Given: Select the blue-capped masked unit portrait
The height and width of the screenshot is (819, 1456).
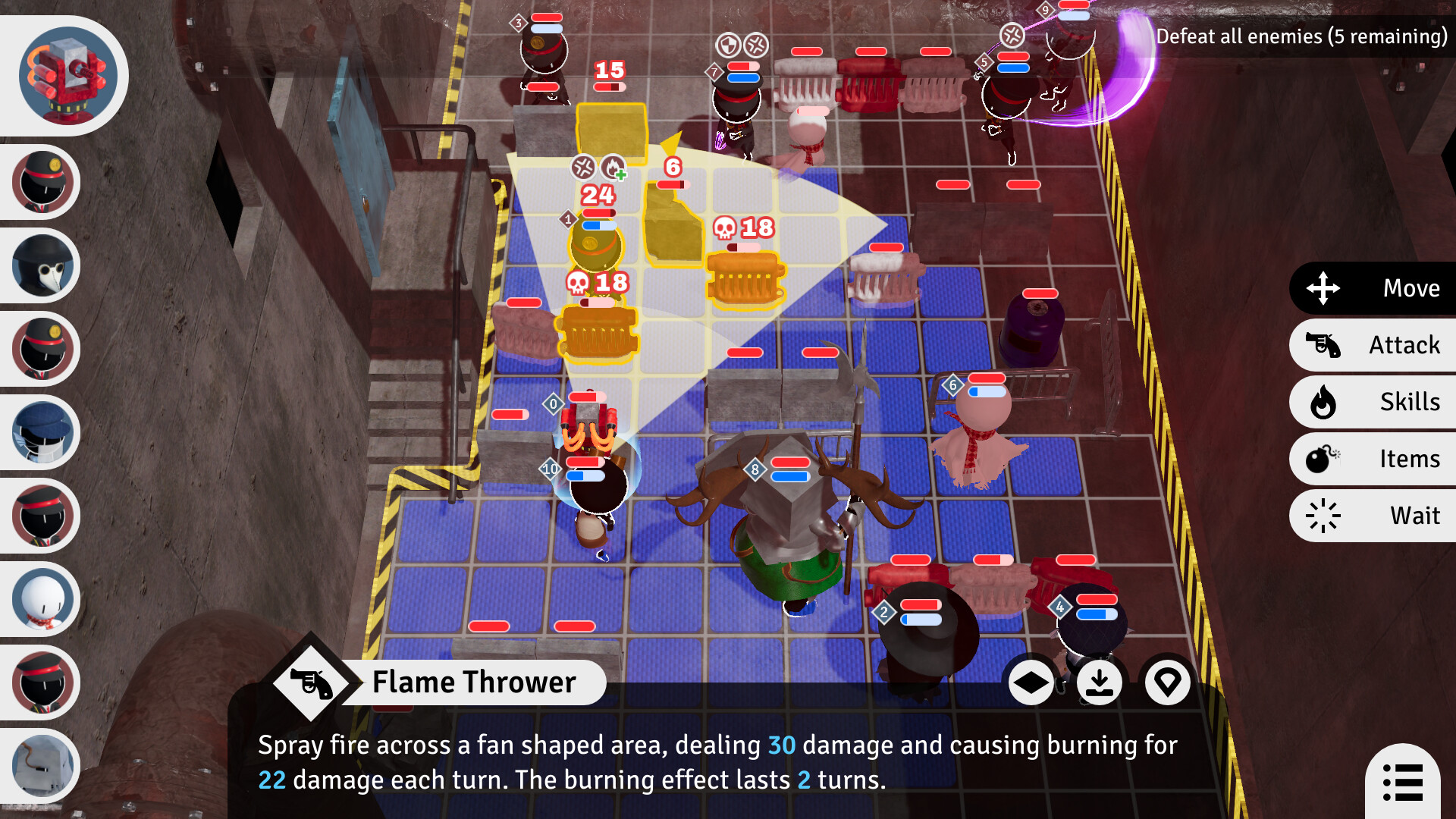Looking at the screenshot, I should coord(43,432).
